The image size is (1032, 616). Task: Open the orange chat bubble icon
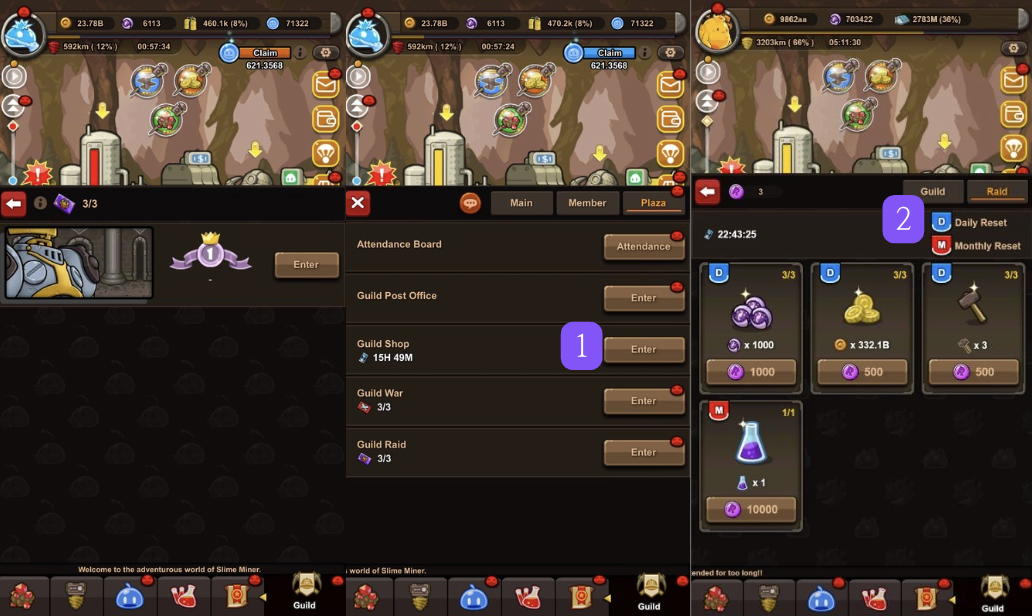click(470, 203)
